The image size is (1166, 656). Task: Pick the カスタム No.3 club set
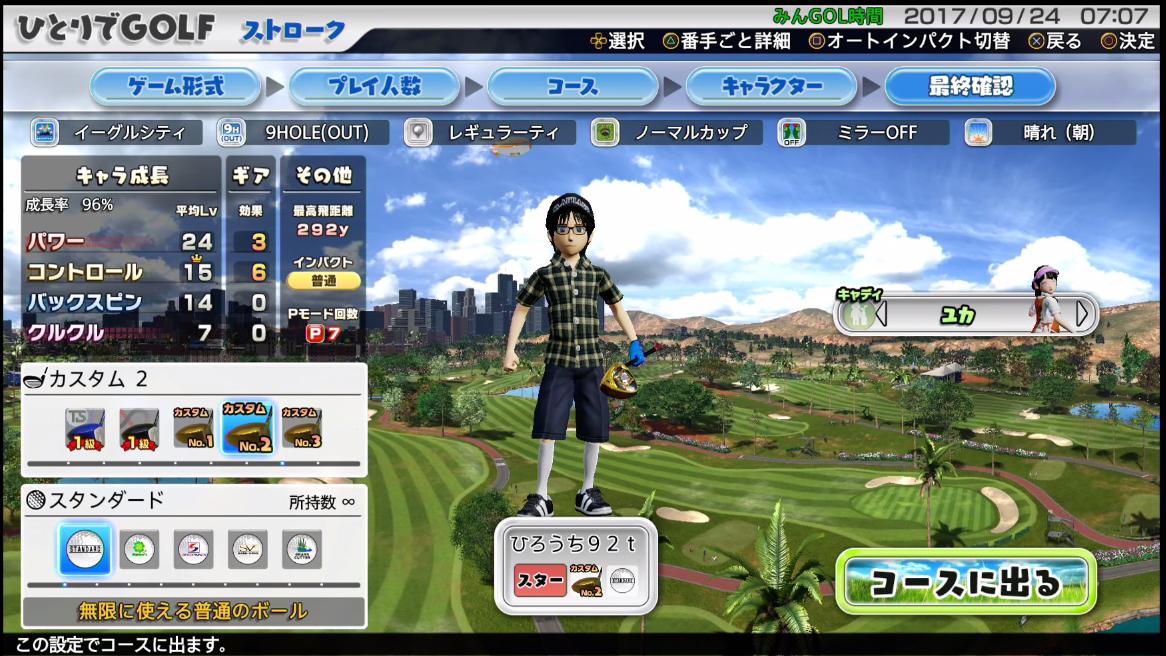(x=301, y=430)
